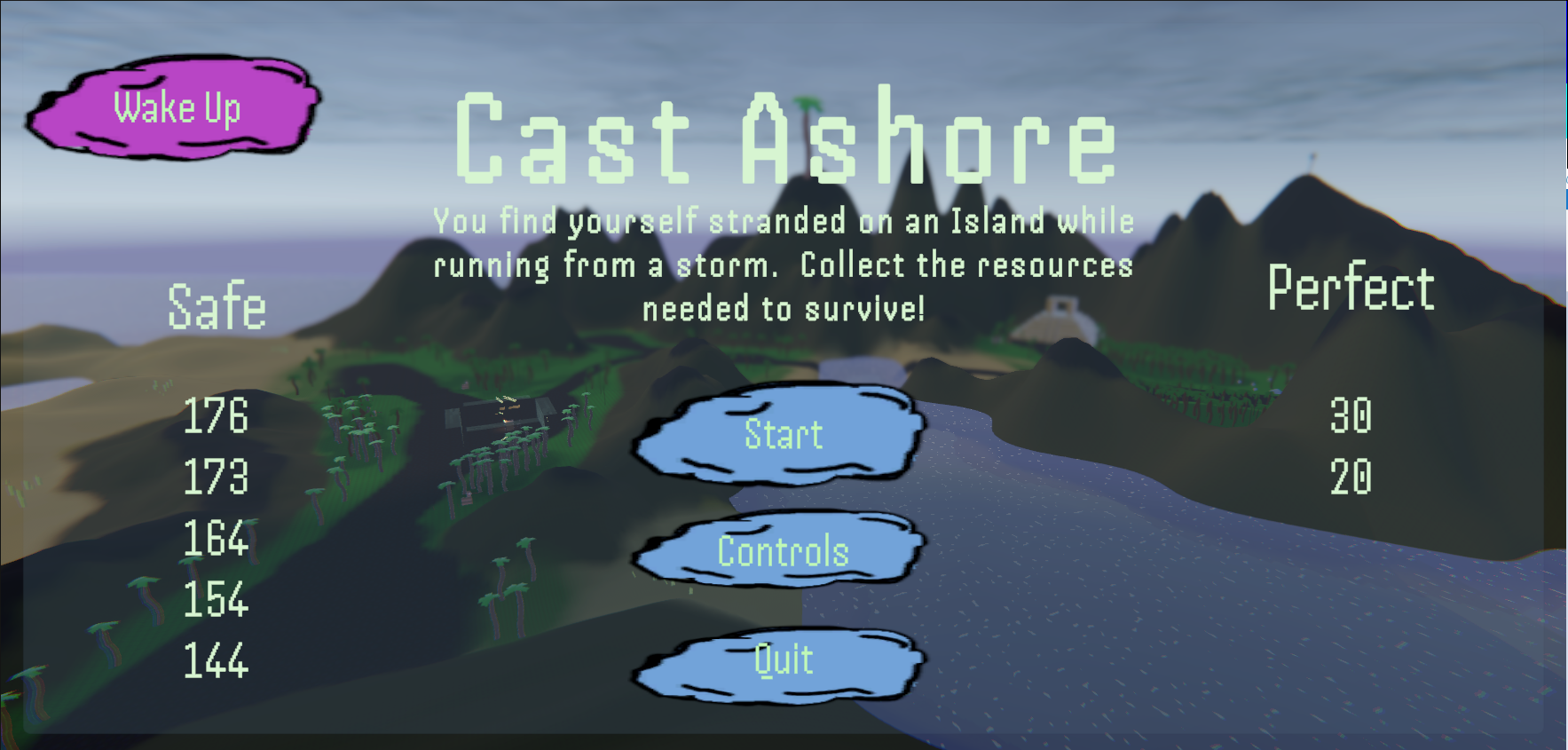Open Controls between Start and Quit

(x=782, y=552)
